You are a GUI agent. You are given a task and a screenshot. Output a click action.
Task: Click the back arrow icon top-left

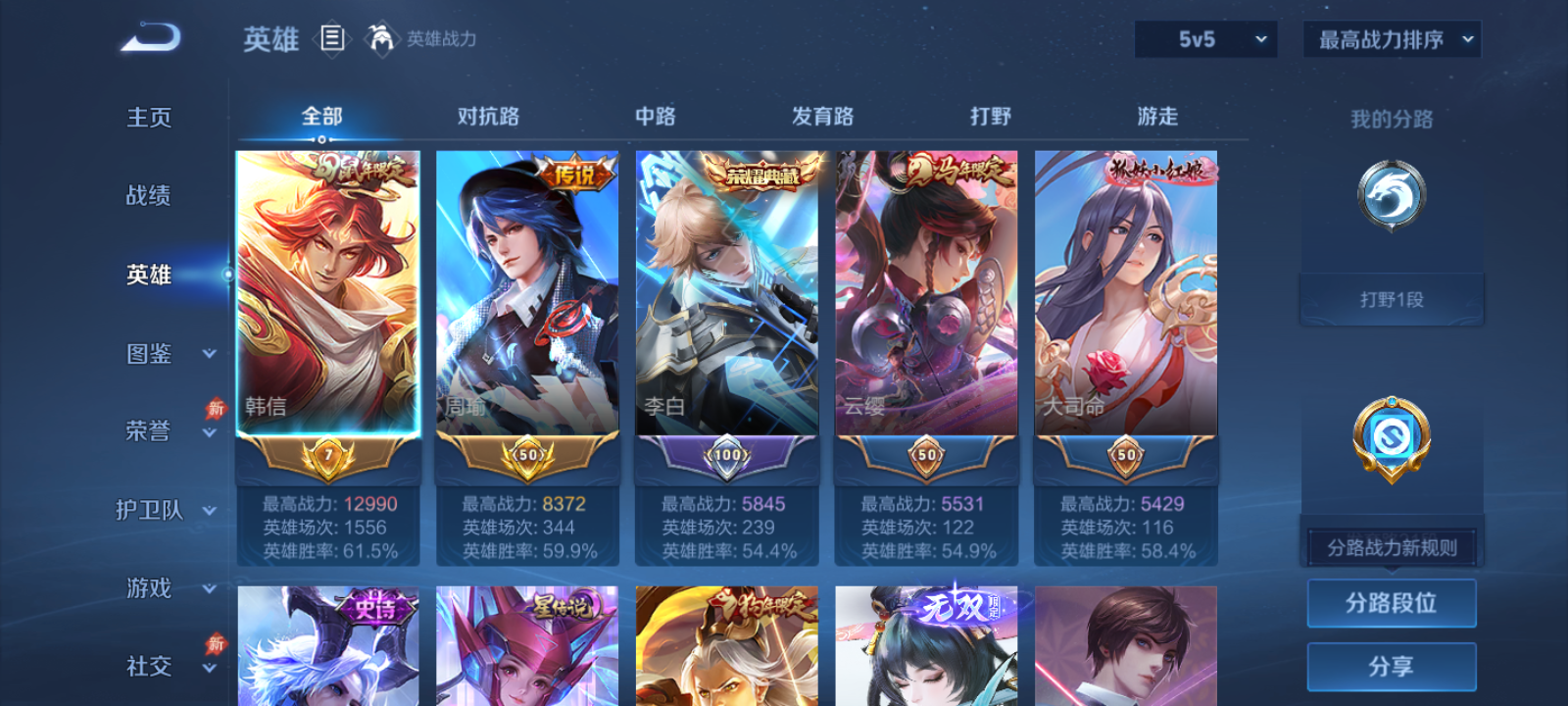(152, 37)
